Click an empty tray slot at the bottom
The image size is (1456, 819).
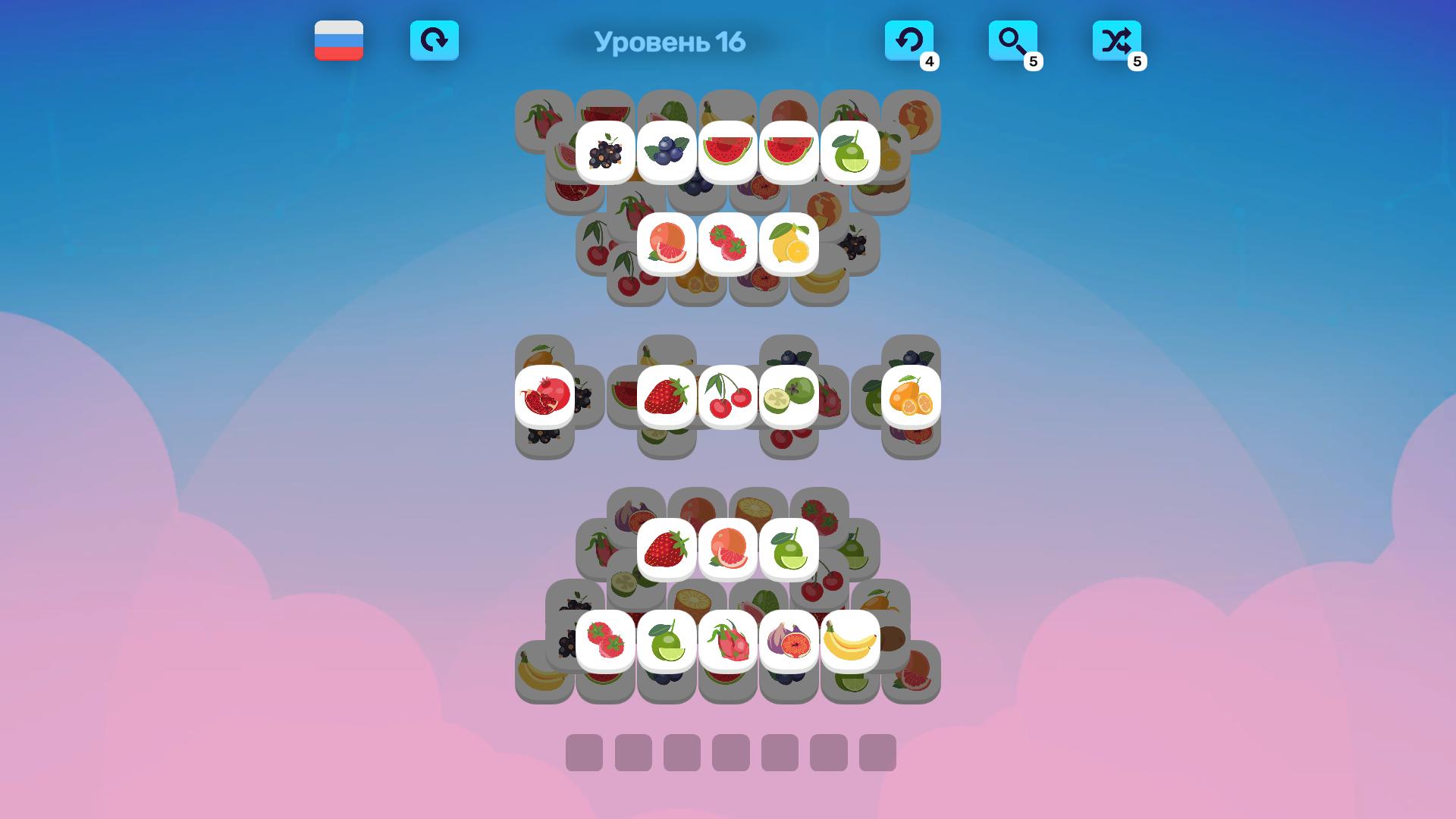point(585,755)
